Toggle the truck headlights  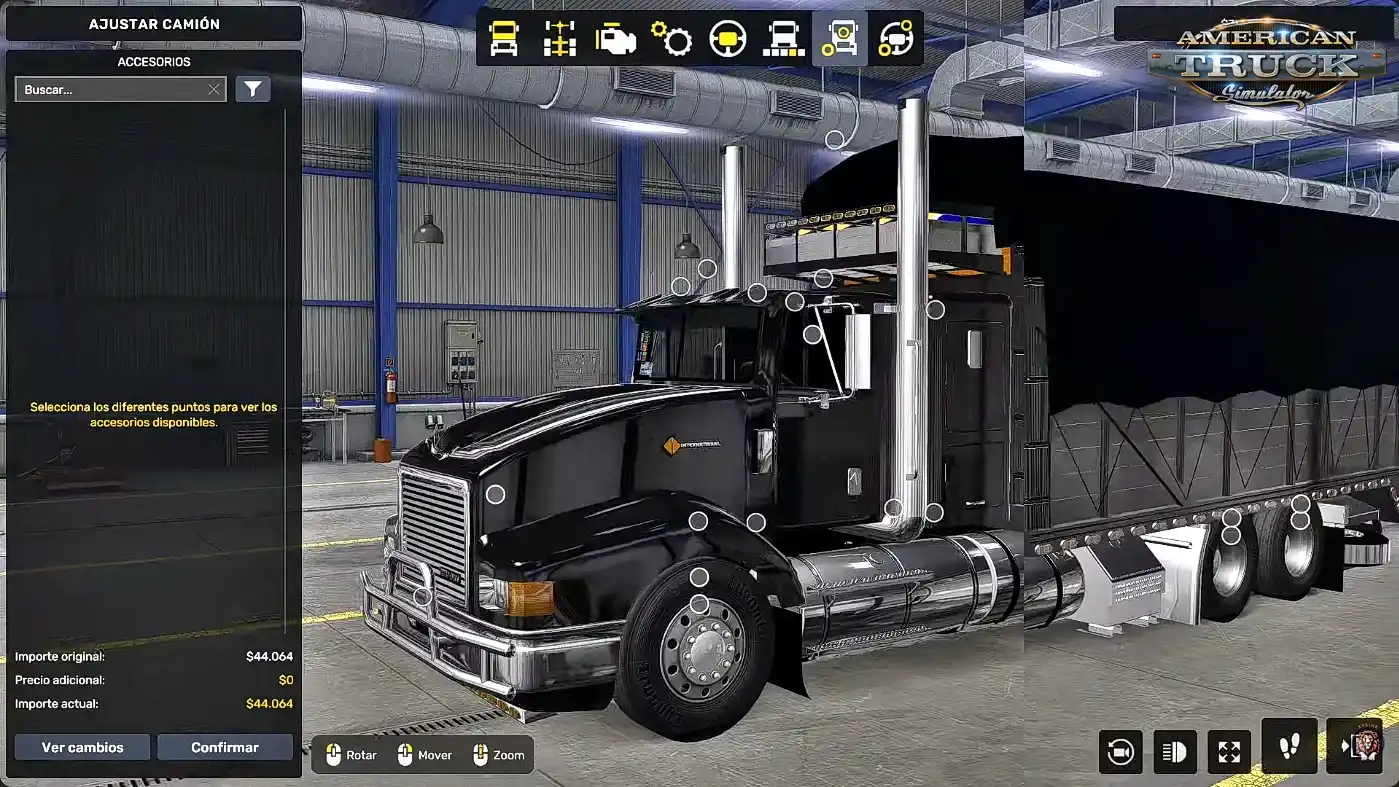coord(1174,752)
